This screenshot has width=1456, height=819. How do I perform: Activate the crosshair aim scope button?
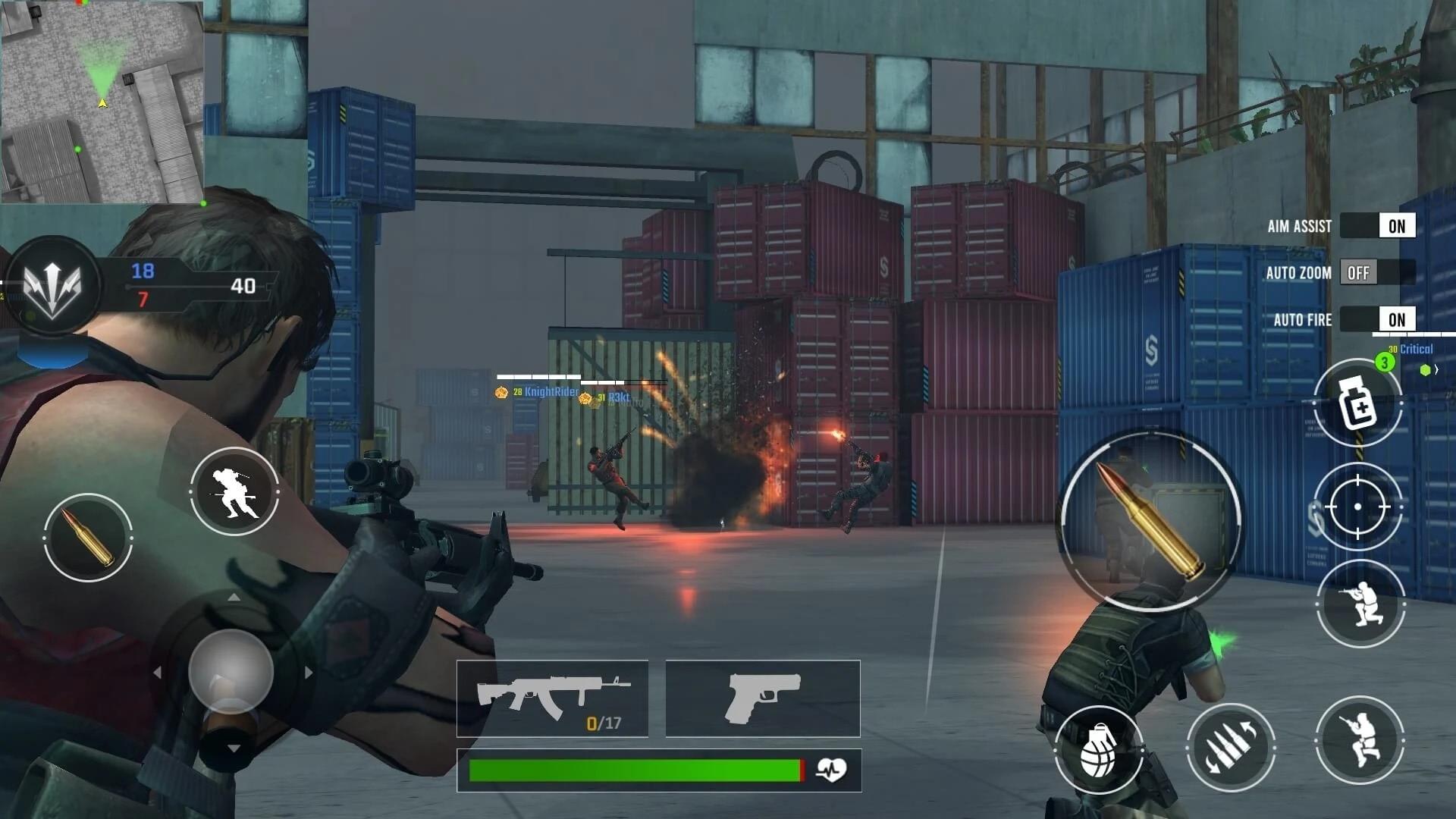coord(1358,506)
